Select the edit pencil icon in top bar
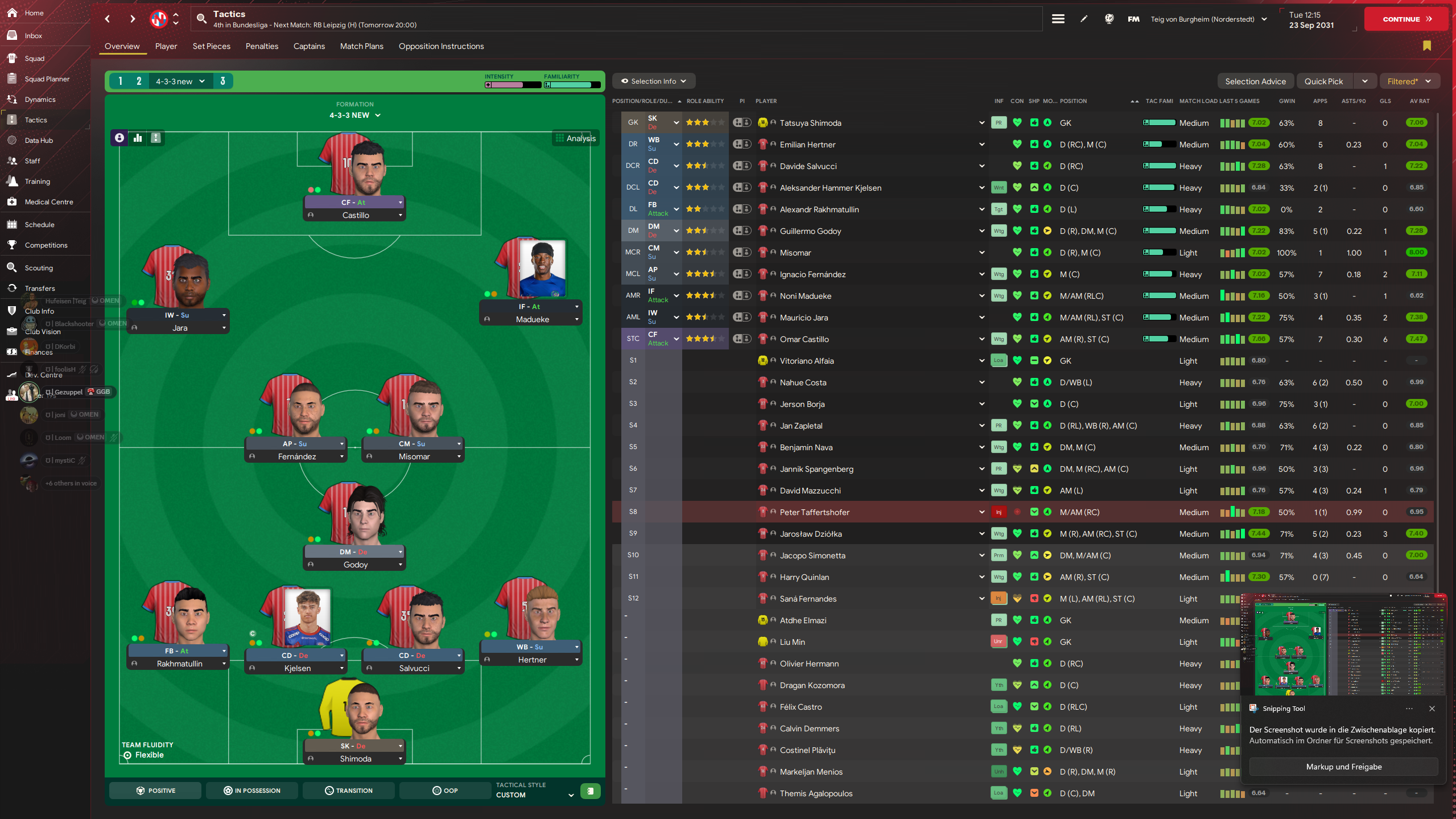Viewport: 1456px width, 819px height. tap(1083, 18)
